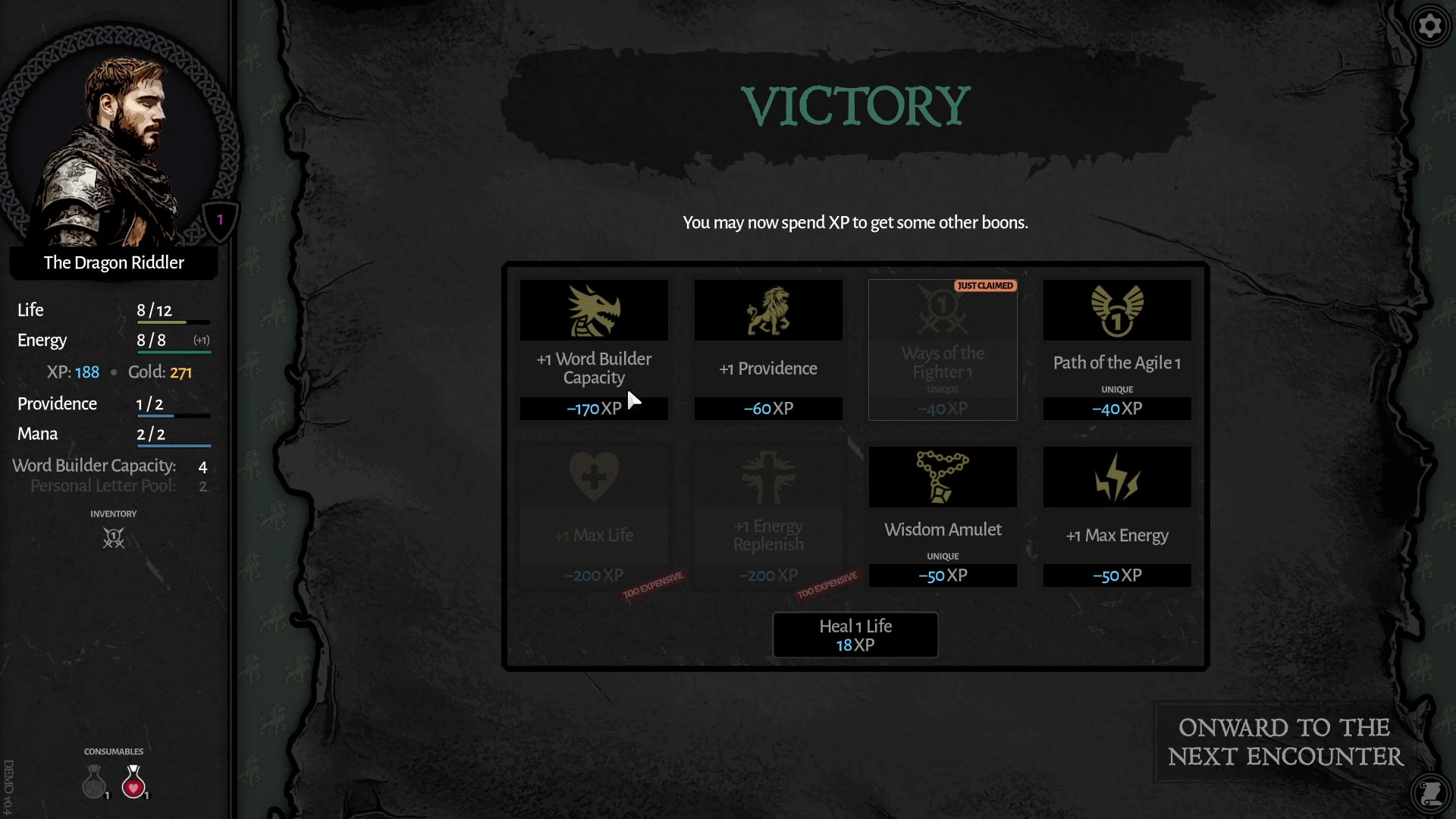Screen dimensions: 1456x819
Task: Click the lion icon for +1 Providence
Action: pos(767,309)
